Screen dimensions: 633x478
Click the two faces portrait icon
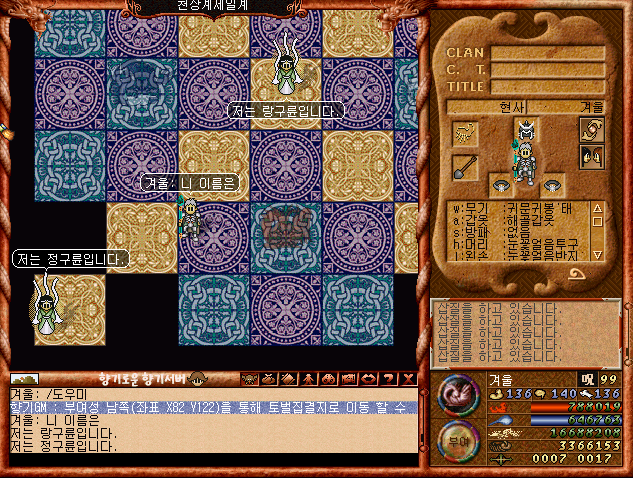tap(592, 156)
